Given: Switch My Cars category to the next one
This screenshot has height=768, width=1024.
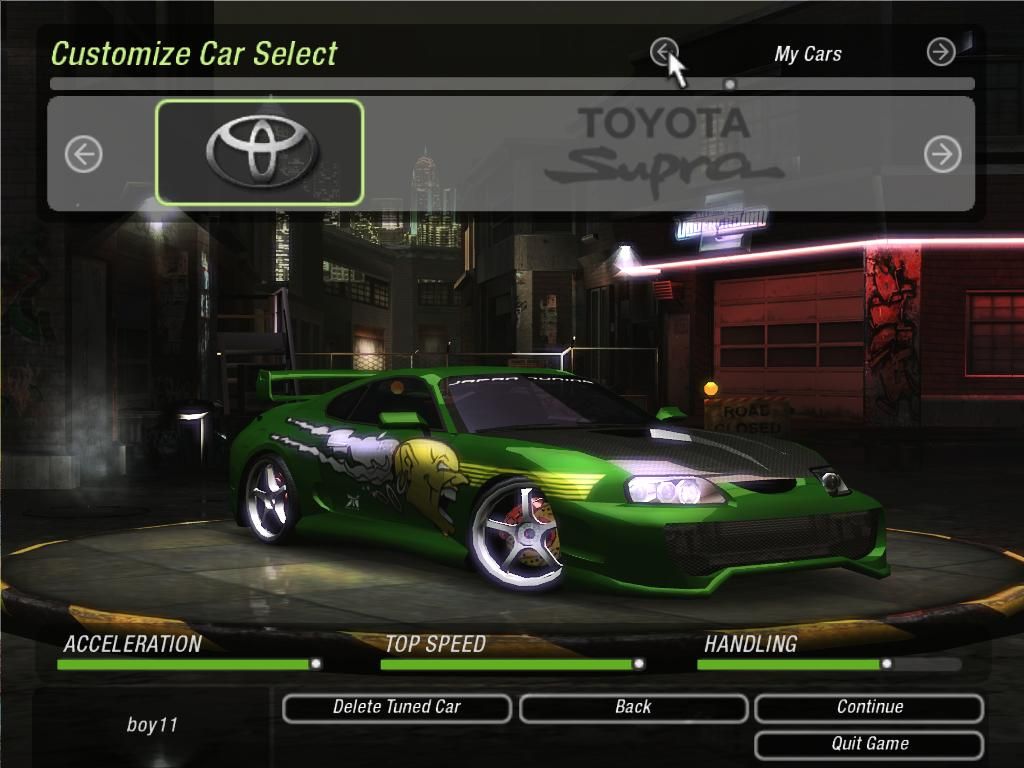Looking at the screenshot, I should point(941,52).
